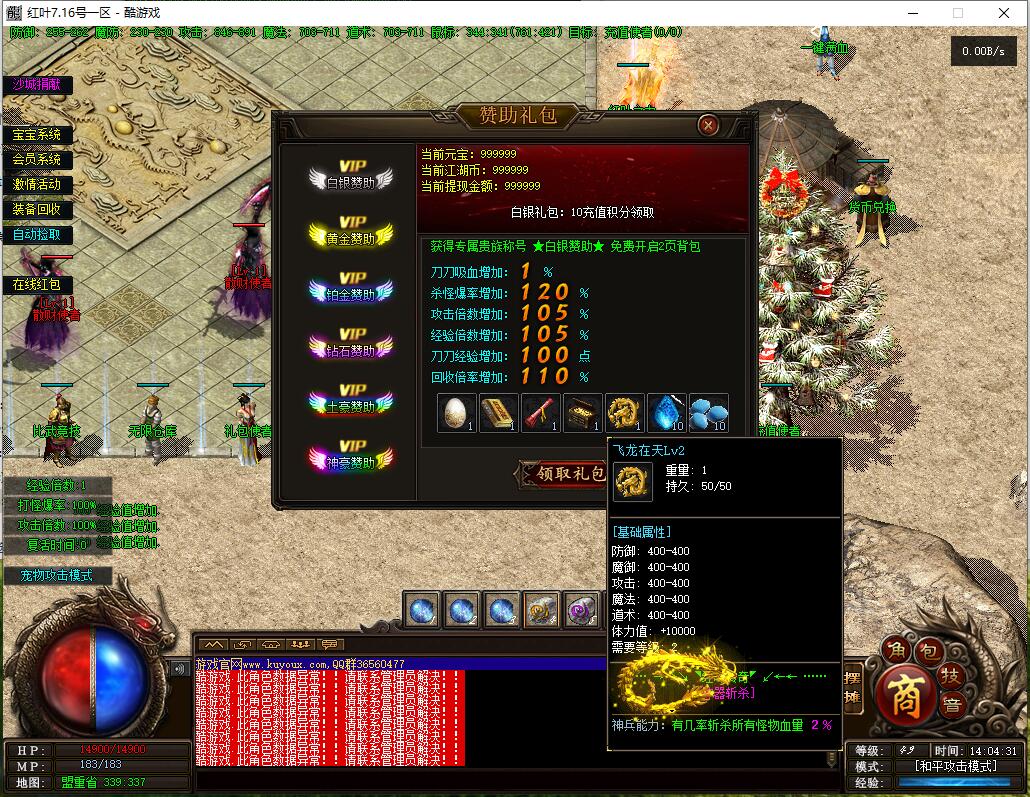Toggle the 宠物攻击模式 pet attack mode
Viewport: 1030px width, 797px height.
click(x=57, y=576)
